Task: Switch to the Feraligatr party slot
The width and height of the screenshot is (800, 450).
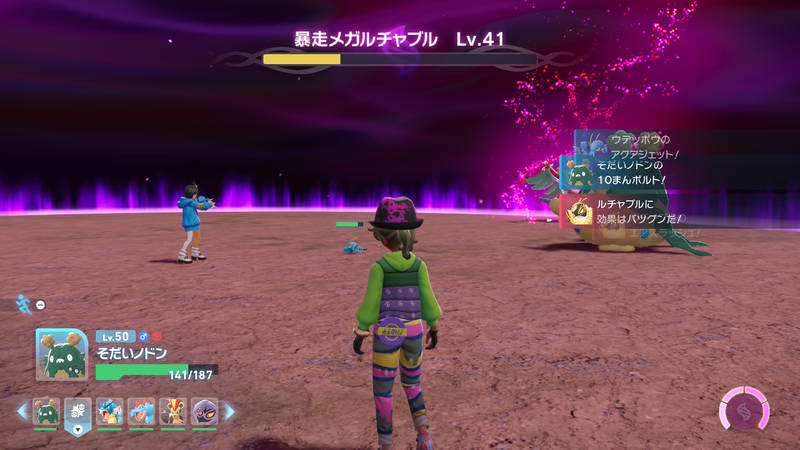Action: tap(141, 410)
